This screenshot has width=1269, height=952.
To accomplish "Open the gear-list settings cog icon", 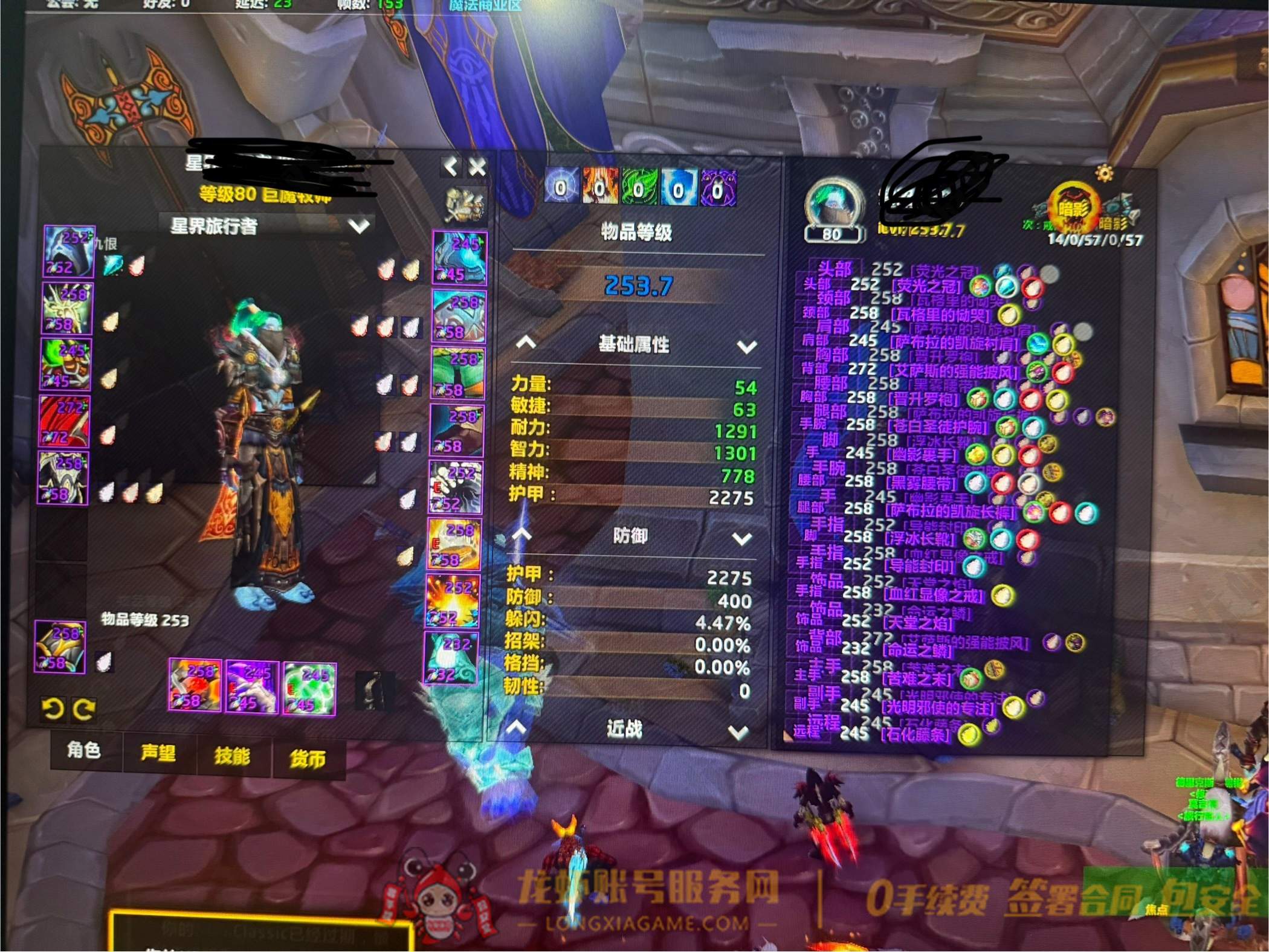I will (x=1104, y=174).
